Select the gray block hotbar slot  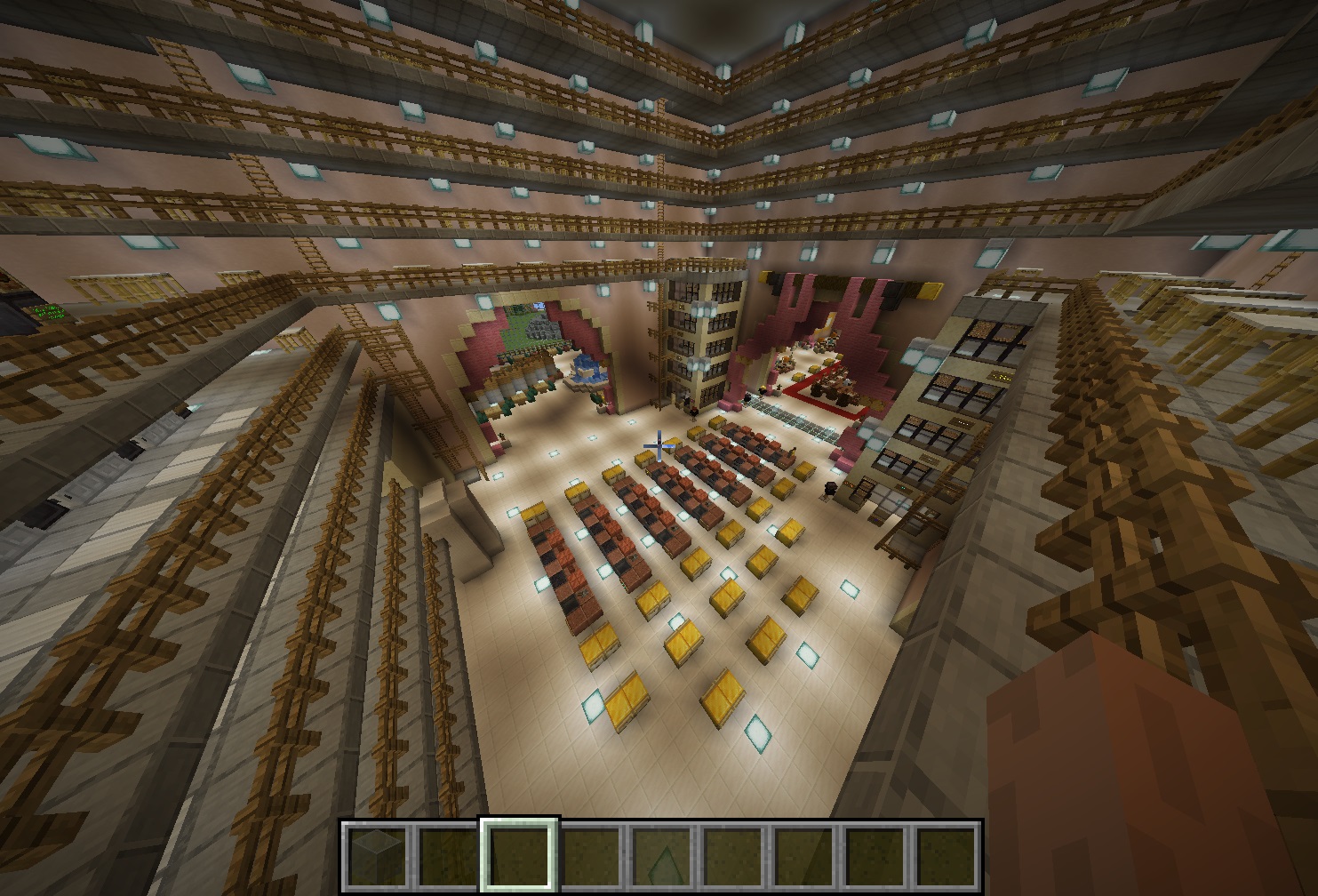(376, 854)
